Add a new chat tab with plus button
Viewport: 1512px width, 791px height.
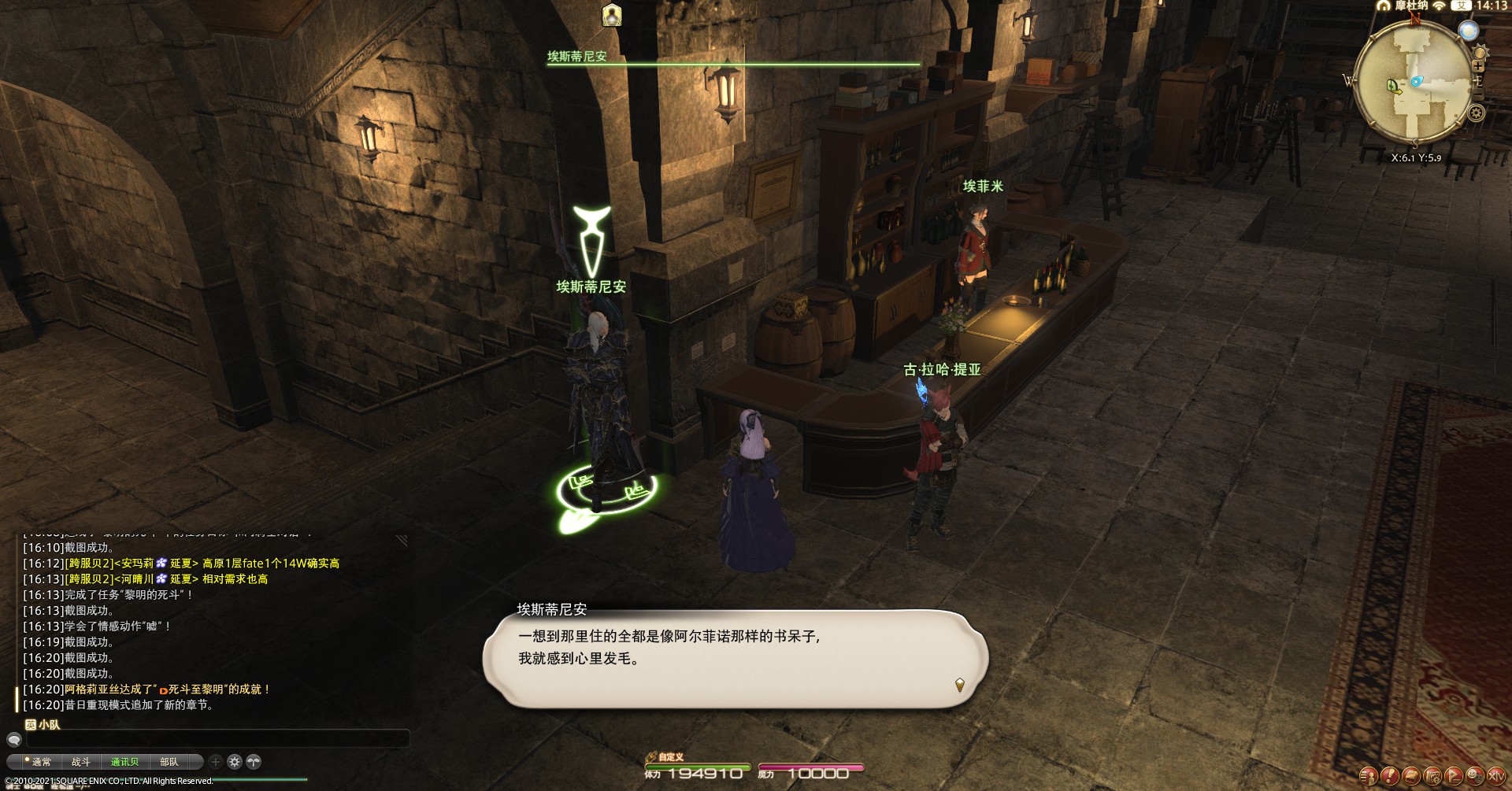tap(216, 762)
